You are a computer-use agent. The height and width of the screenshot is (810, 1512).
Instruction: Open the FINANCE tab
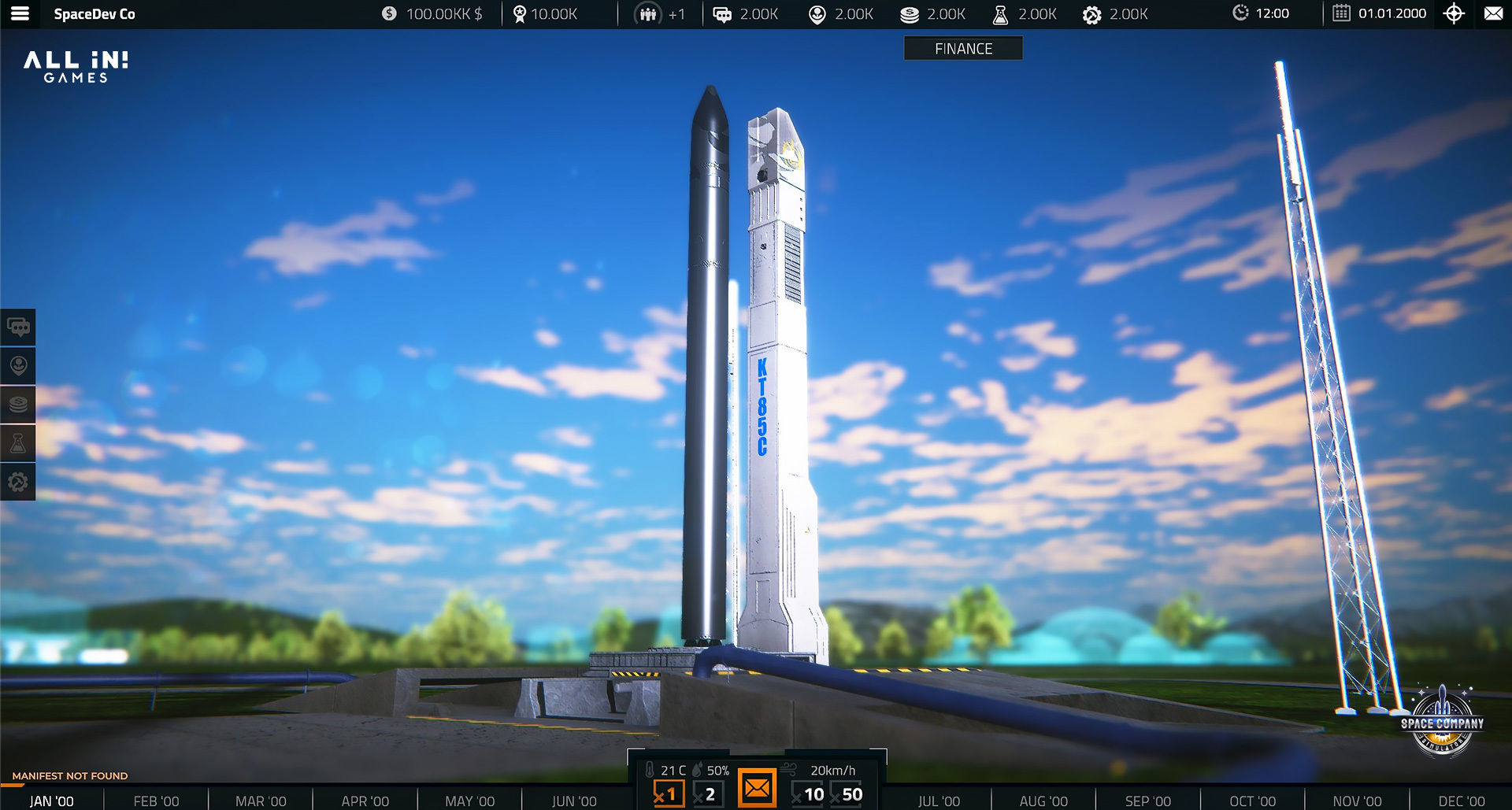click(963, 48)
